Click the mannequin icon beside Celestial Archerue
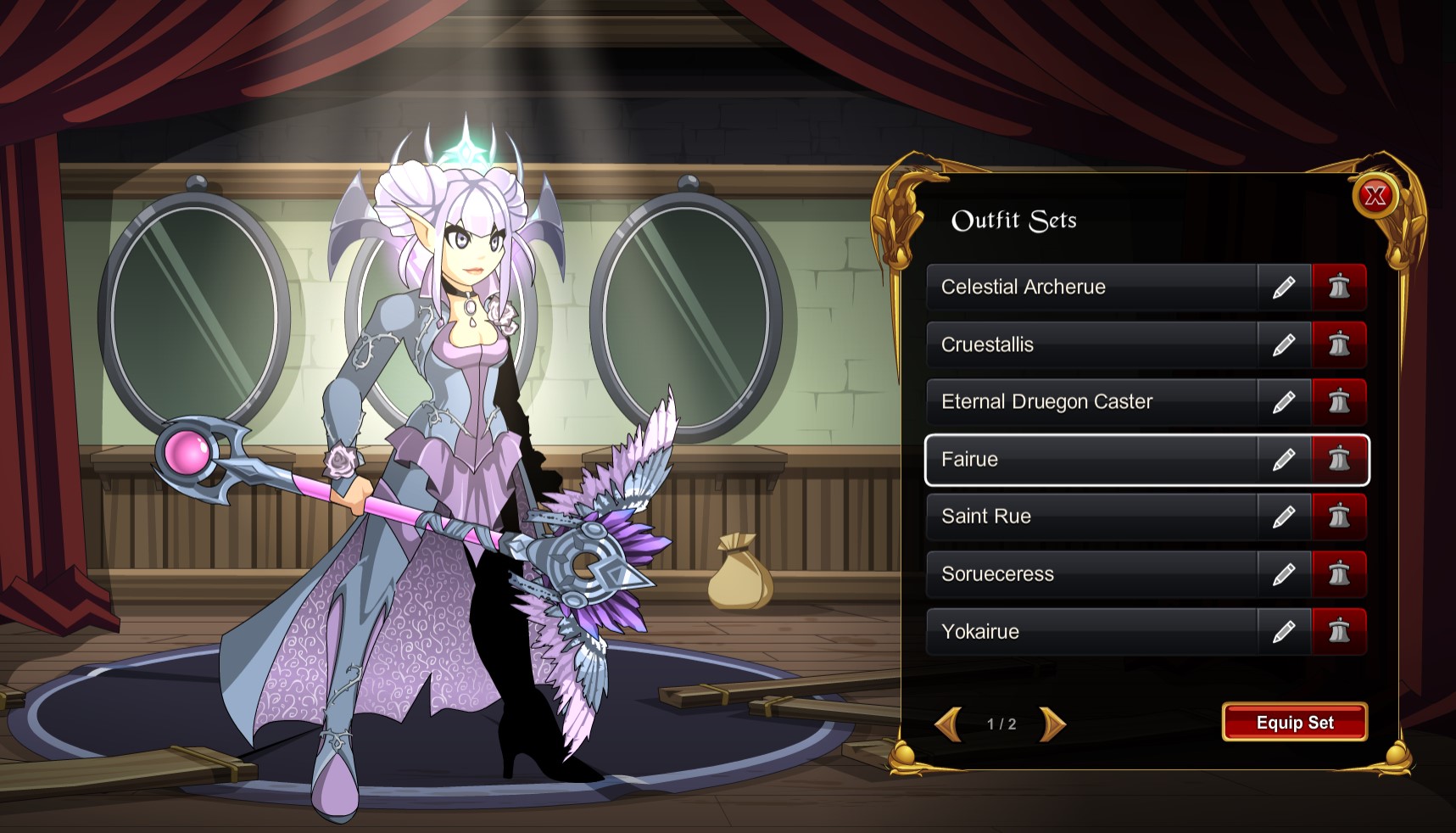 coord(1339,287)
